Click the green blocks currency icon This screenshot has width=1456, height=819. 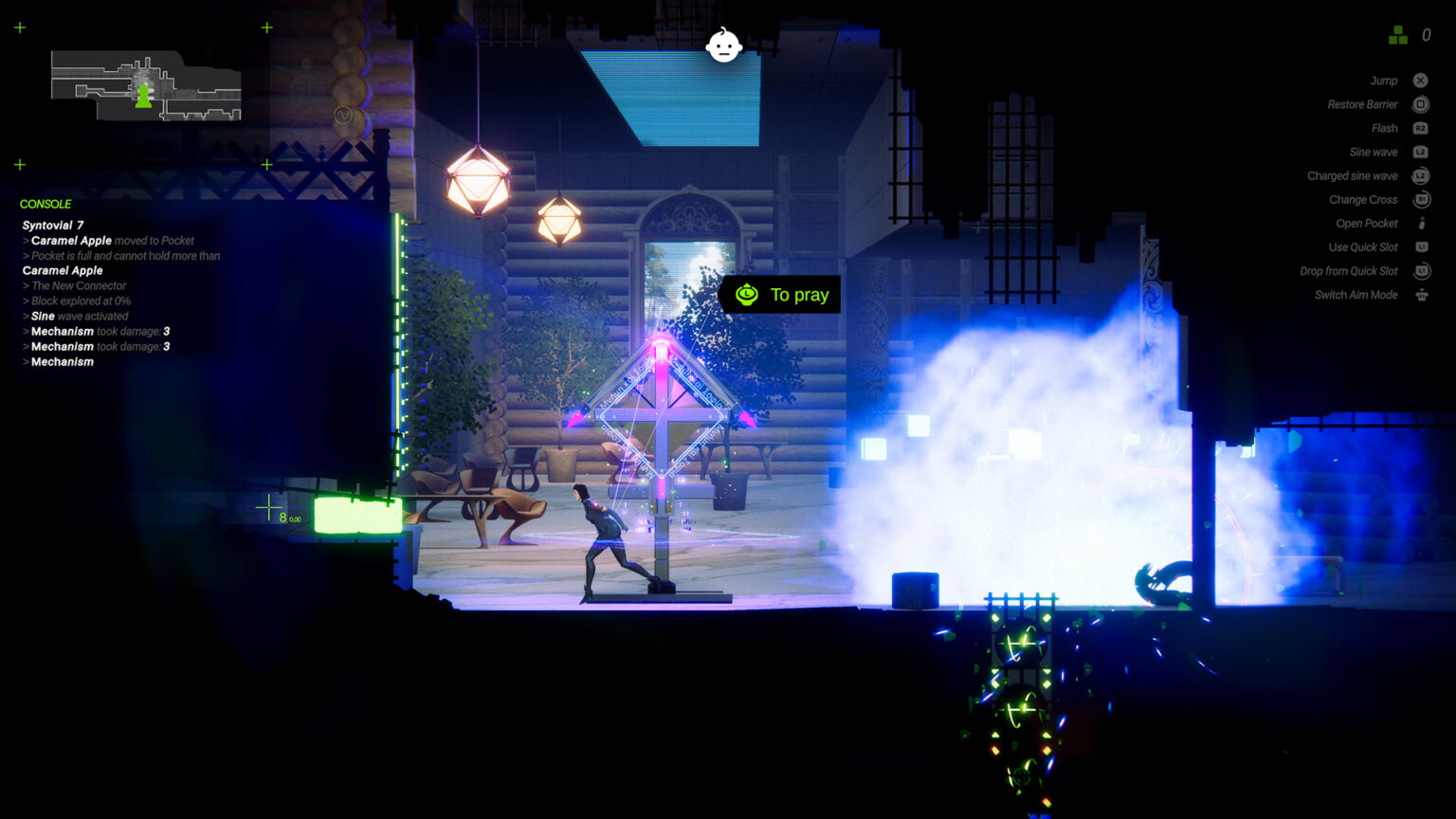pyautogui.click(x=1398, y=36)
